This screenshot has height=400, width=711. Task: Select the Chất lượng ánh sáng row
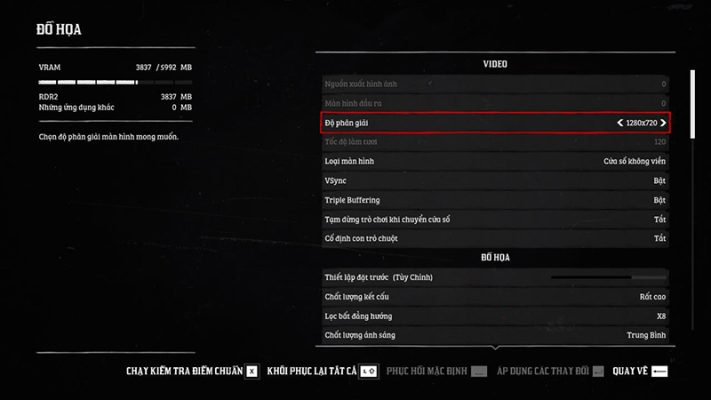coord(494,334)
